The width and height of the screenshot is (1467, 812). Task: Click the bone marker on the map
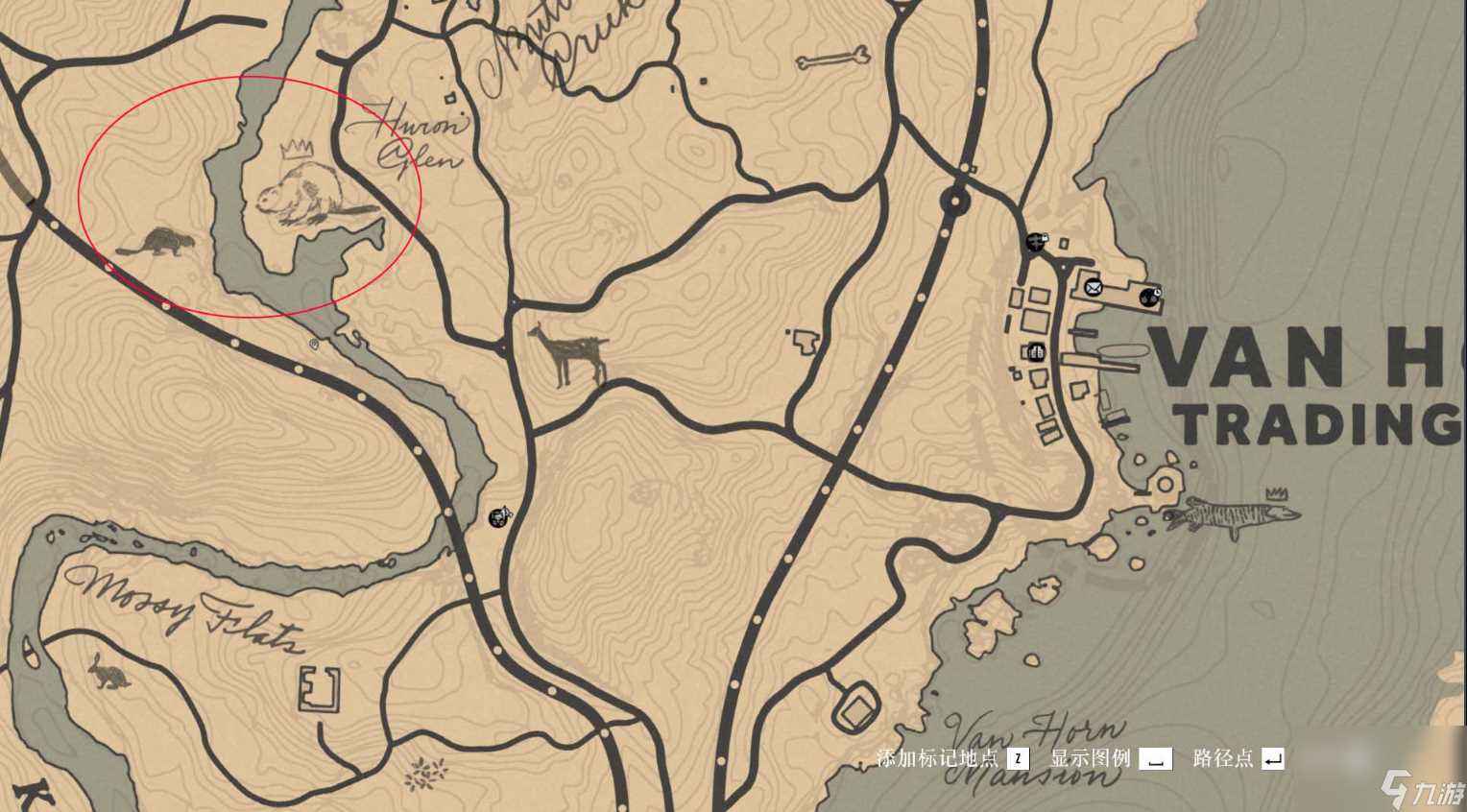click(832, 60)
